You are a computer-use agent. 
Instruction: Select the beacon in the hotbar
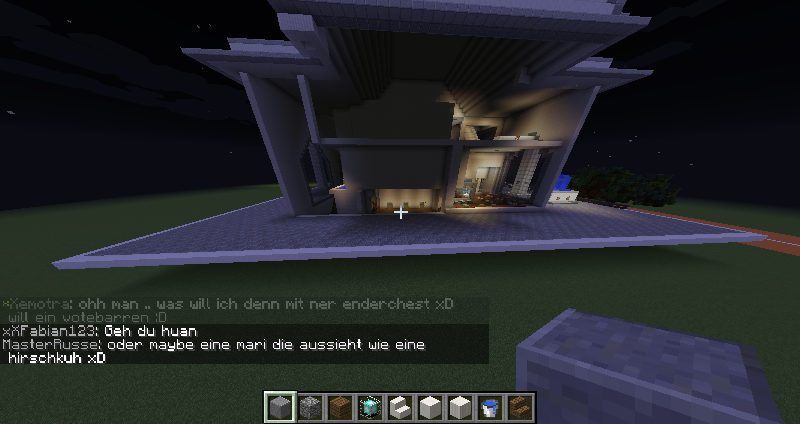pyautogui.click(x=370, y=407)
